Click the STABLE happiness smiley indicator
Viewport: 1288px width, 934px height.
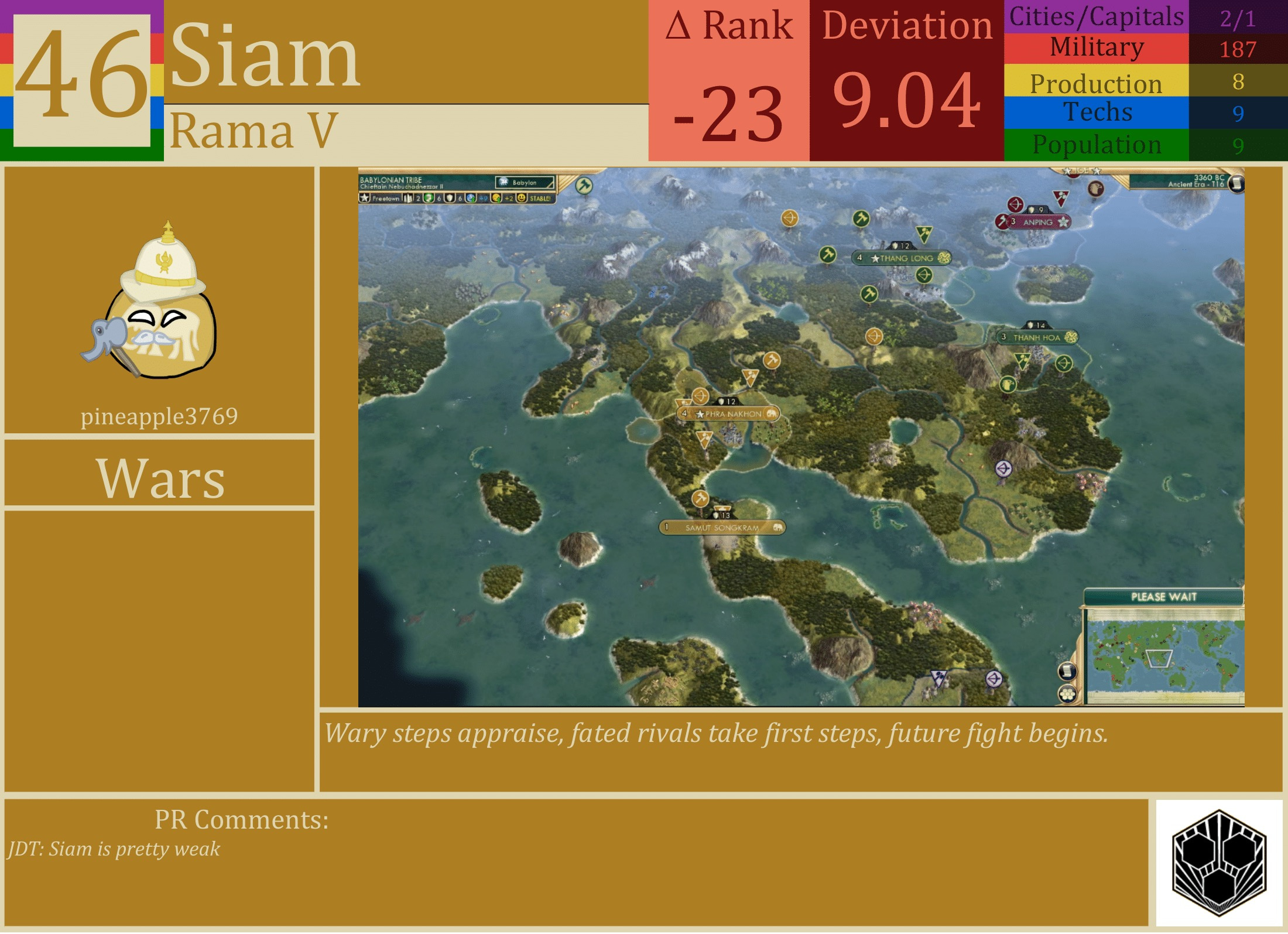[521, 199]
